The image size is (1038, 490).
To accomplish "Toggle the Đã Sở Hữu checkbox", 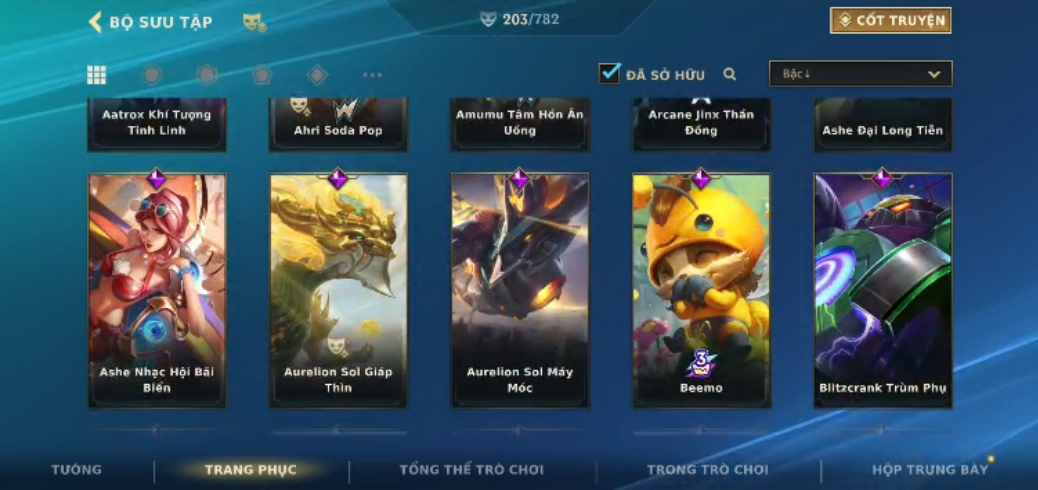I will tap(609, 74).
